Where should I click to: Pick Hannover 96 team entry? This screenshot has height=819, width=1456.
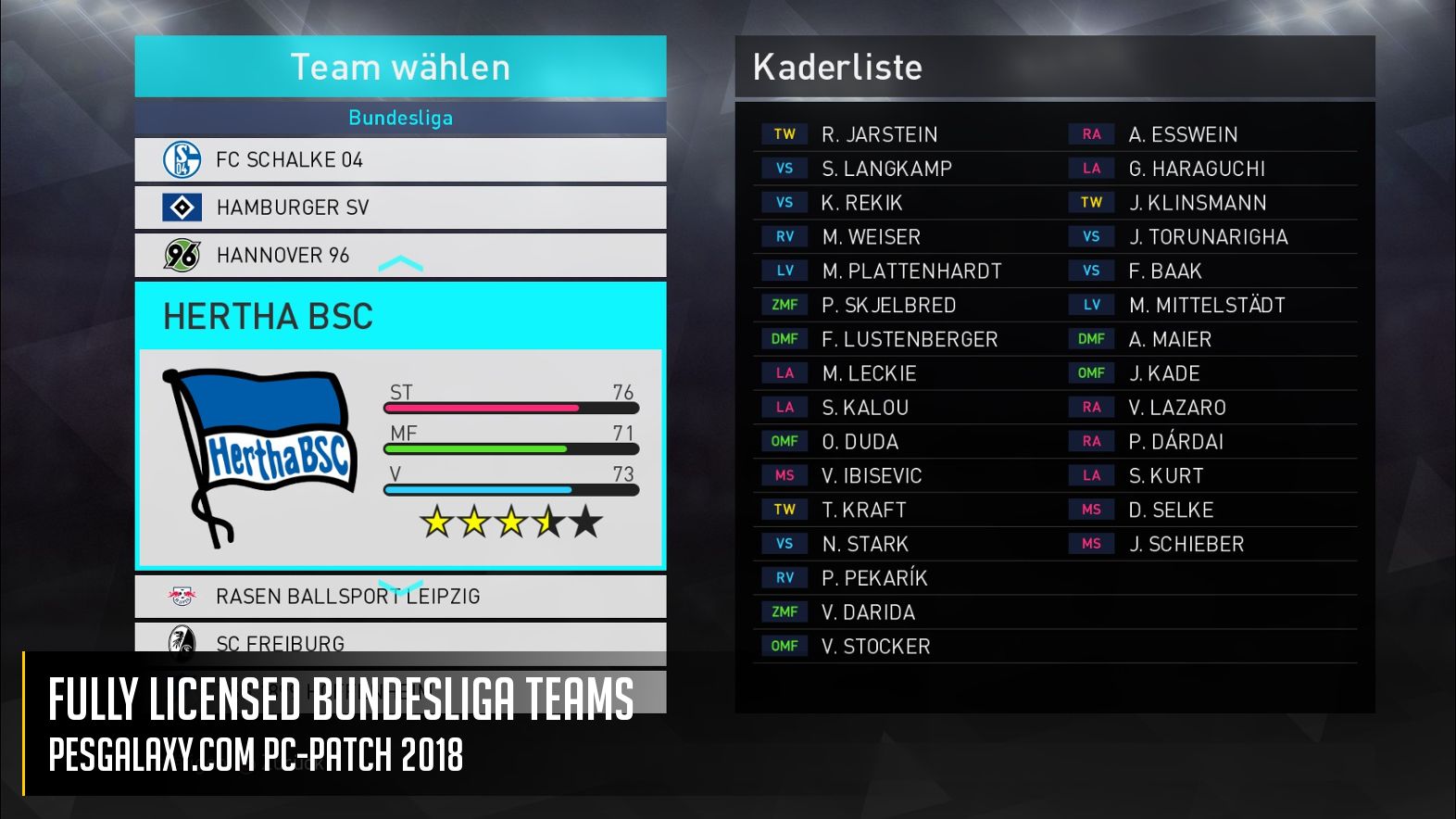pos(400,255)
